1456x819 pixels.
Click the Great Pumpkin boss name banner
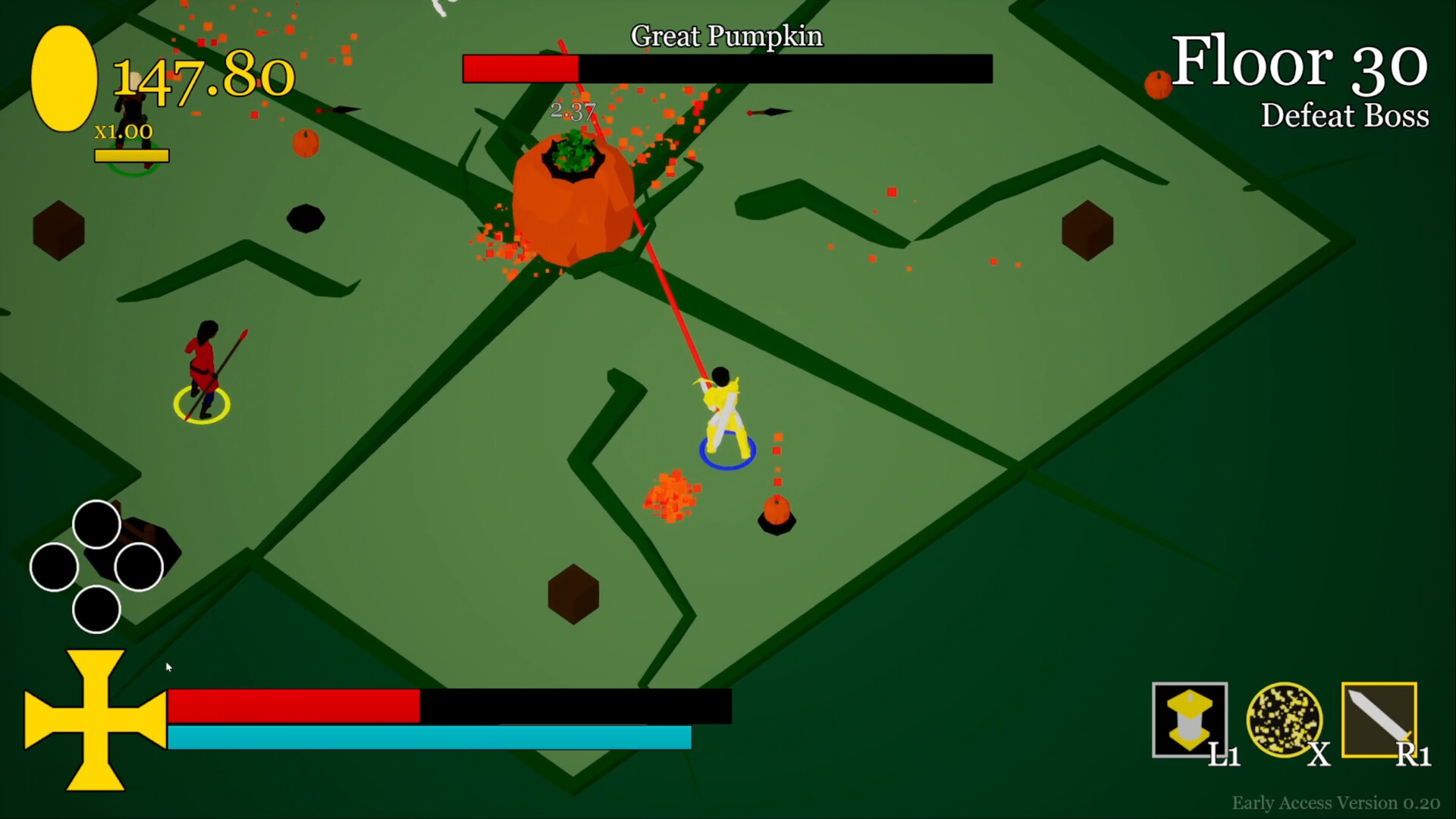(726, 35)
